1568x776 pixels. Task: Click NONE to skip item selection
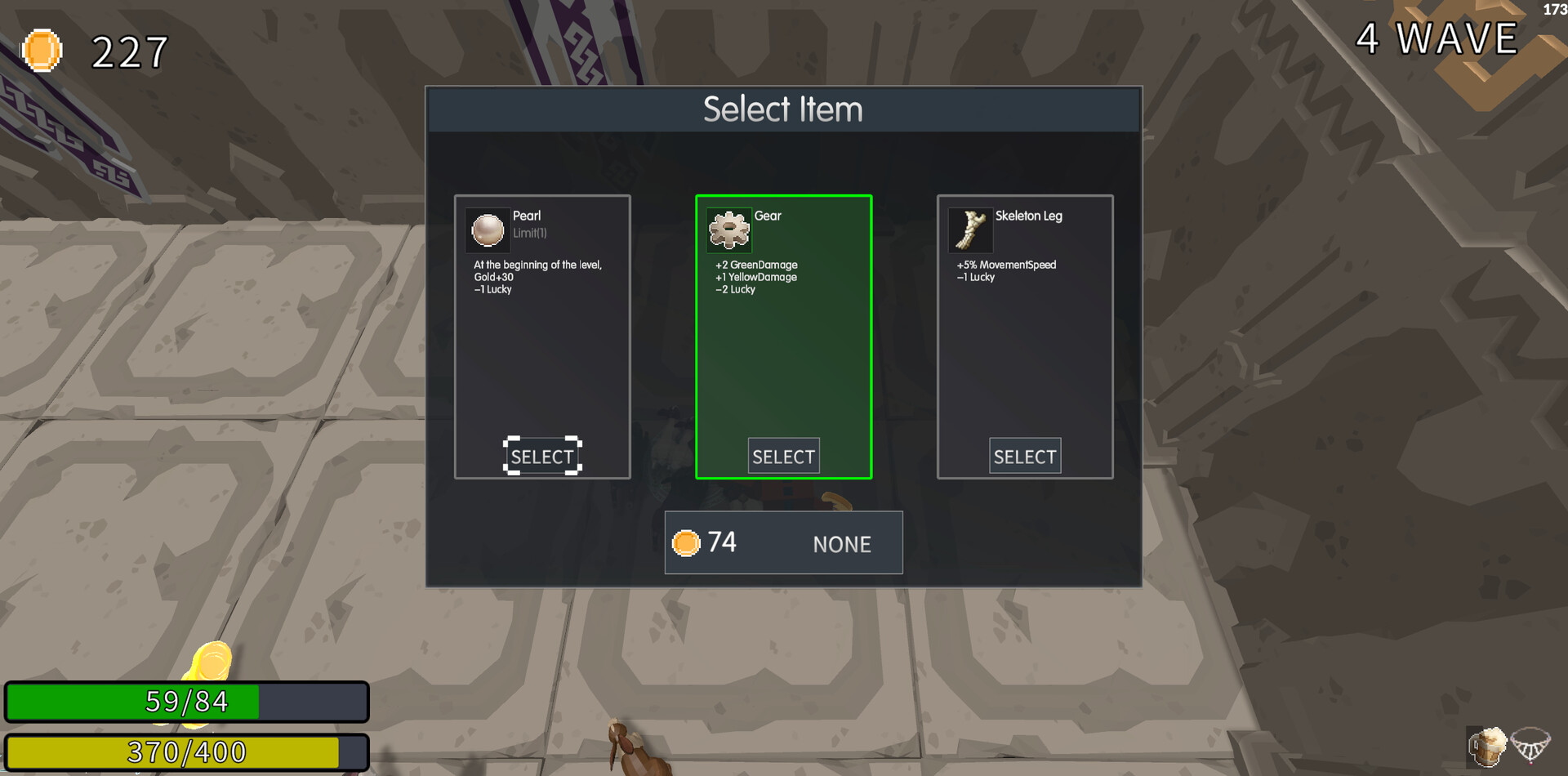click(x=841, y=543)
